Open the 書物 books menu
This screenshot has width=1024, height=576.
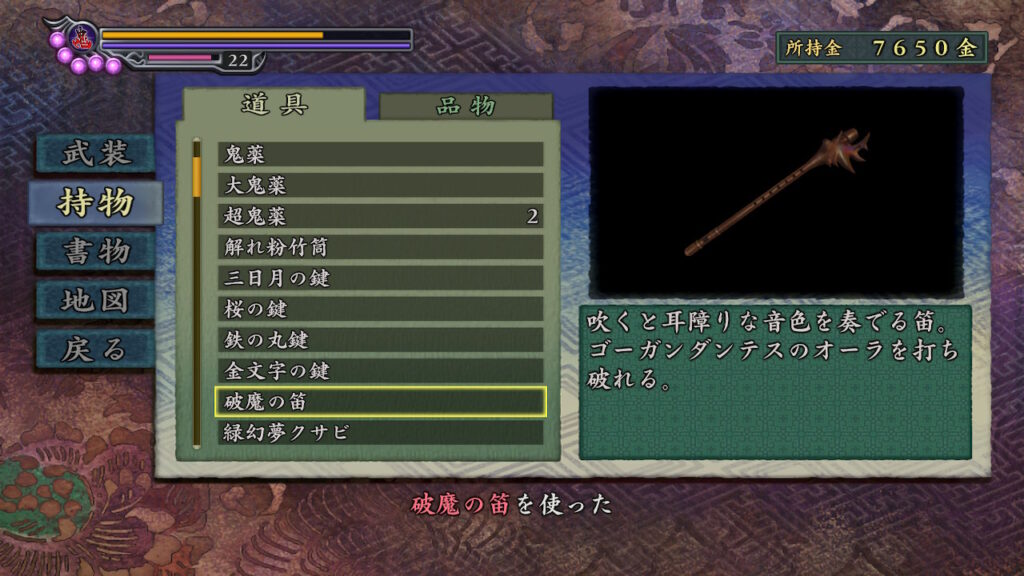[x=96, y=251]
